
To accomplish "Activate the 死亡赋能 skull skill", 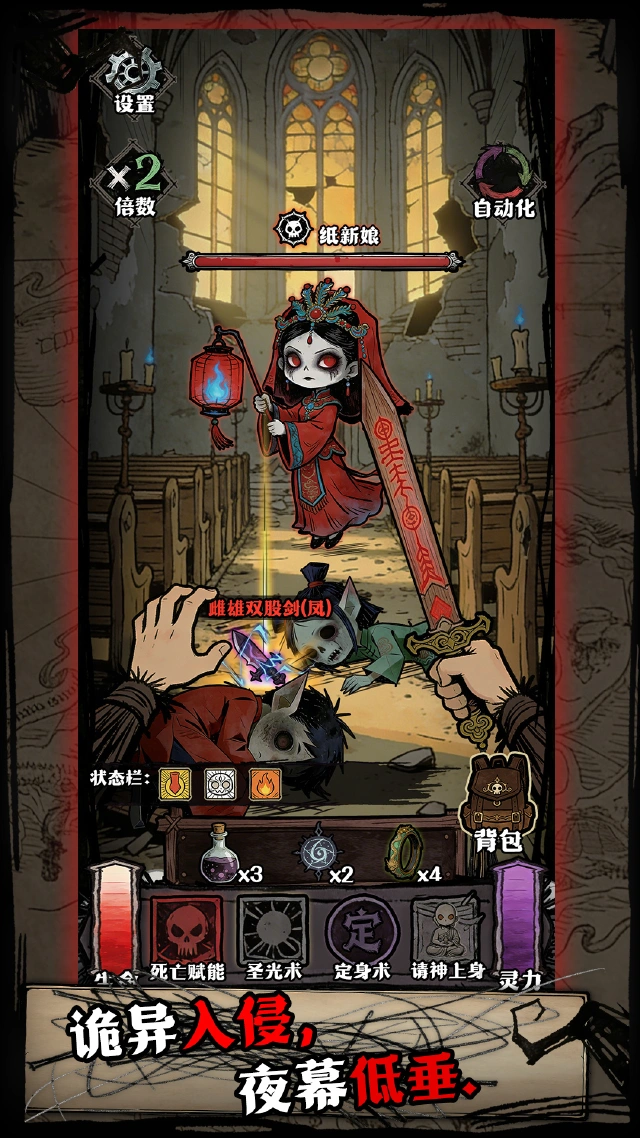I will pyautogui.click(x=186, y=931).
